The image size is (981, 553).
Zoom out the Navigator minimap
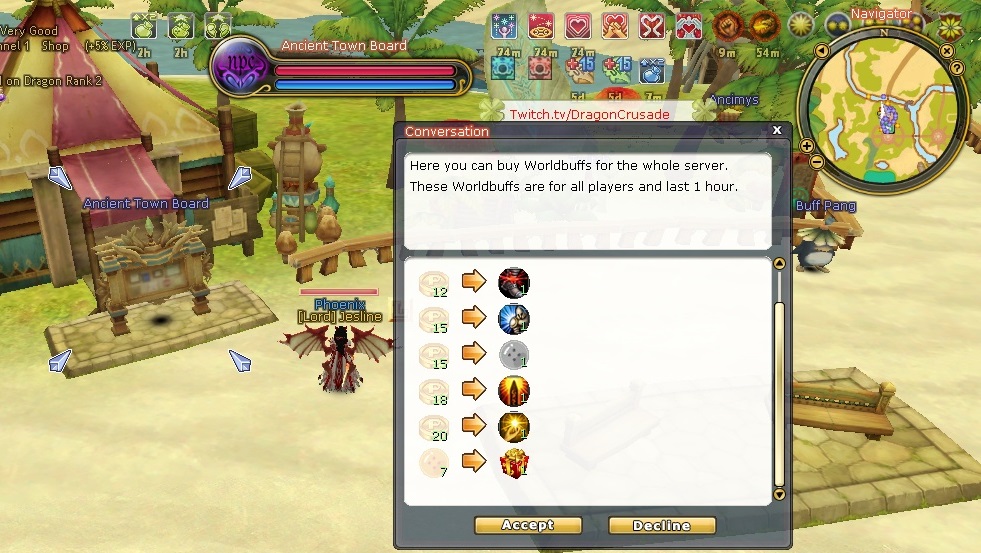[817, 161]
